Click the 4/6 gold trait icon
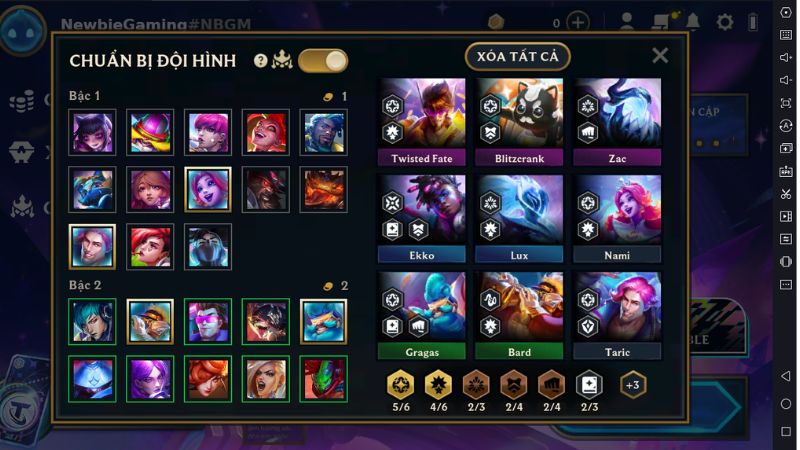 pyautogui.click(x=439, y=385)
